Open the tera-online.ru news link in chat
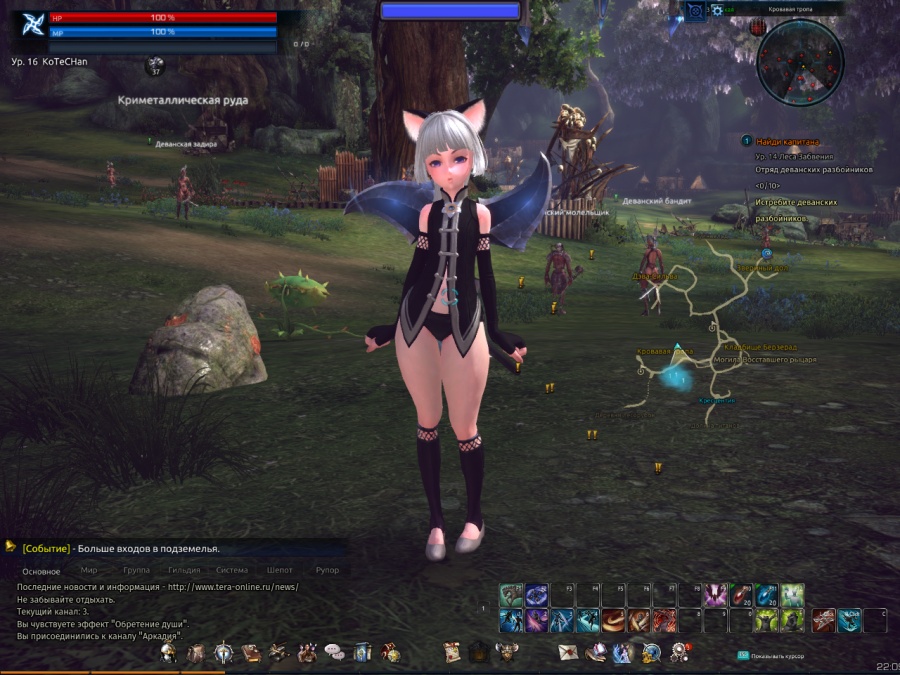 tap(233, 587)
